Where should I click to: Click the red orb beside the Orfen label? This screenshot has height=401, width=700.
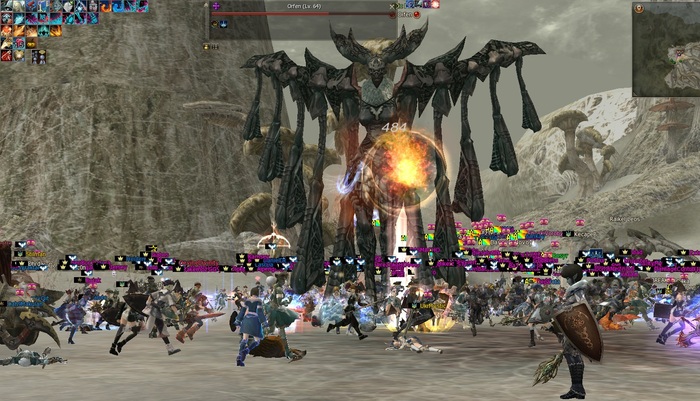417,15
